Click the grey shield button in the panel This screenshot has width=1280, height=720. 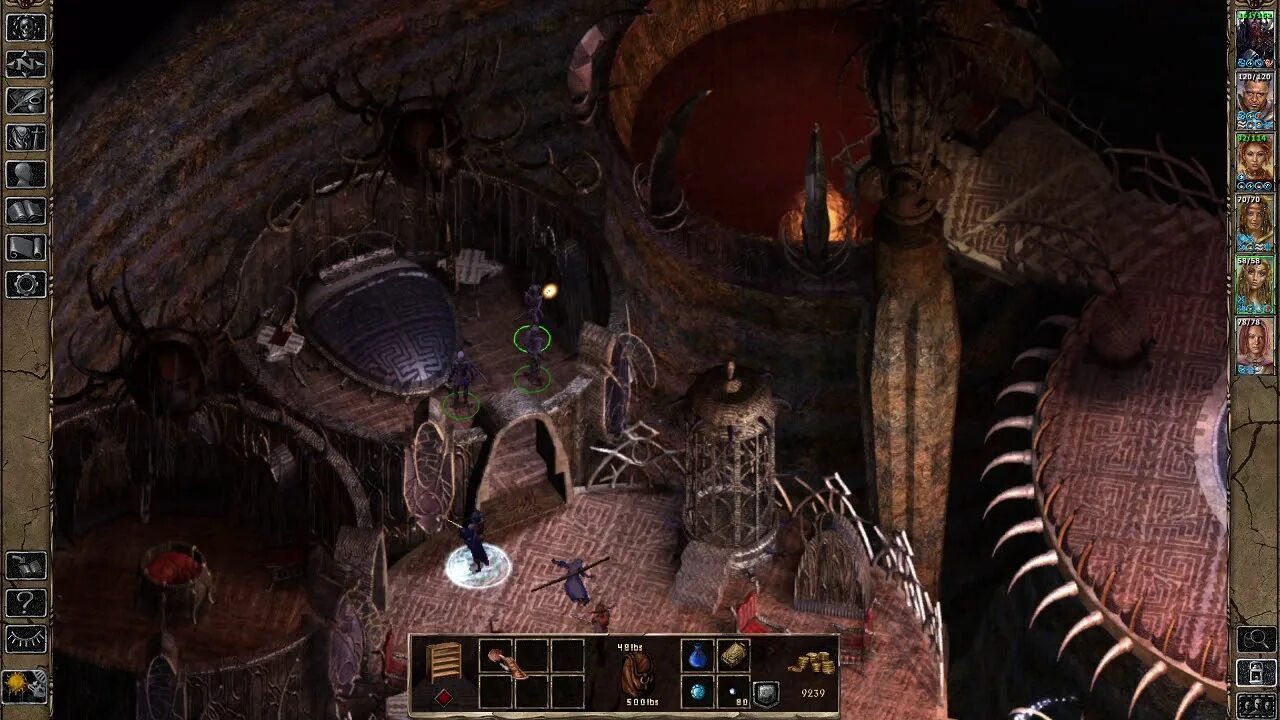click(x=766, y=694)
